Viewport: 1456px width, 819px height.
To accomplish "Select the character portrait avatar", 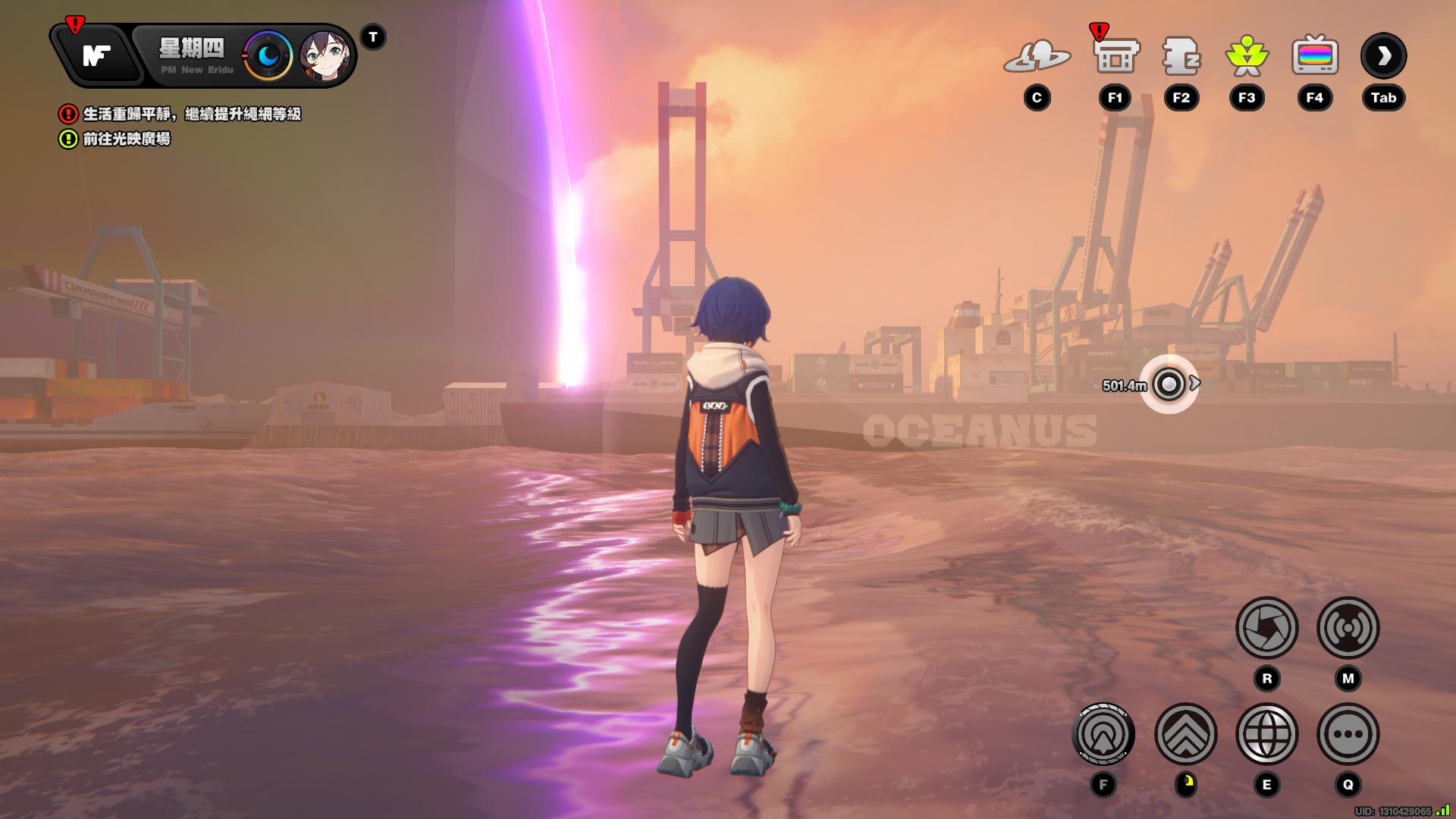I will tap(325, 56).
